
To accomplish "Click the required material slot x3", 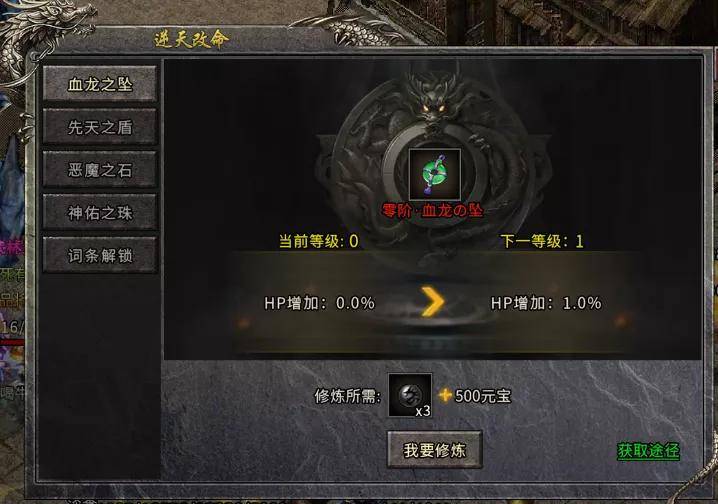I will point(411,395).
